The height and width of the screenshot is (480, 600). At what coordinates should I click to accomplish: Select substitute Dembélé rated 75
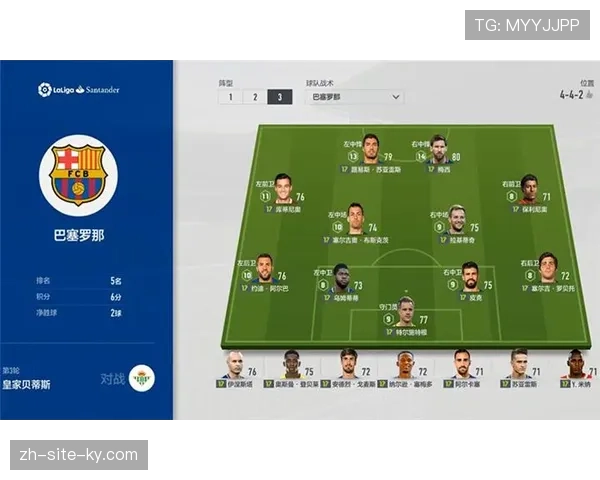[291, 365]
